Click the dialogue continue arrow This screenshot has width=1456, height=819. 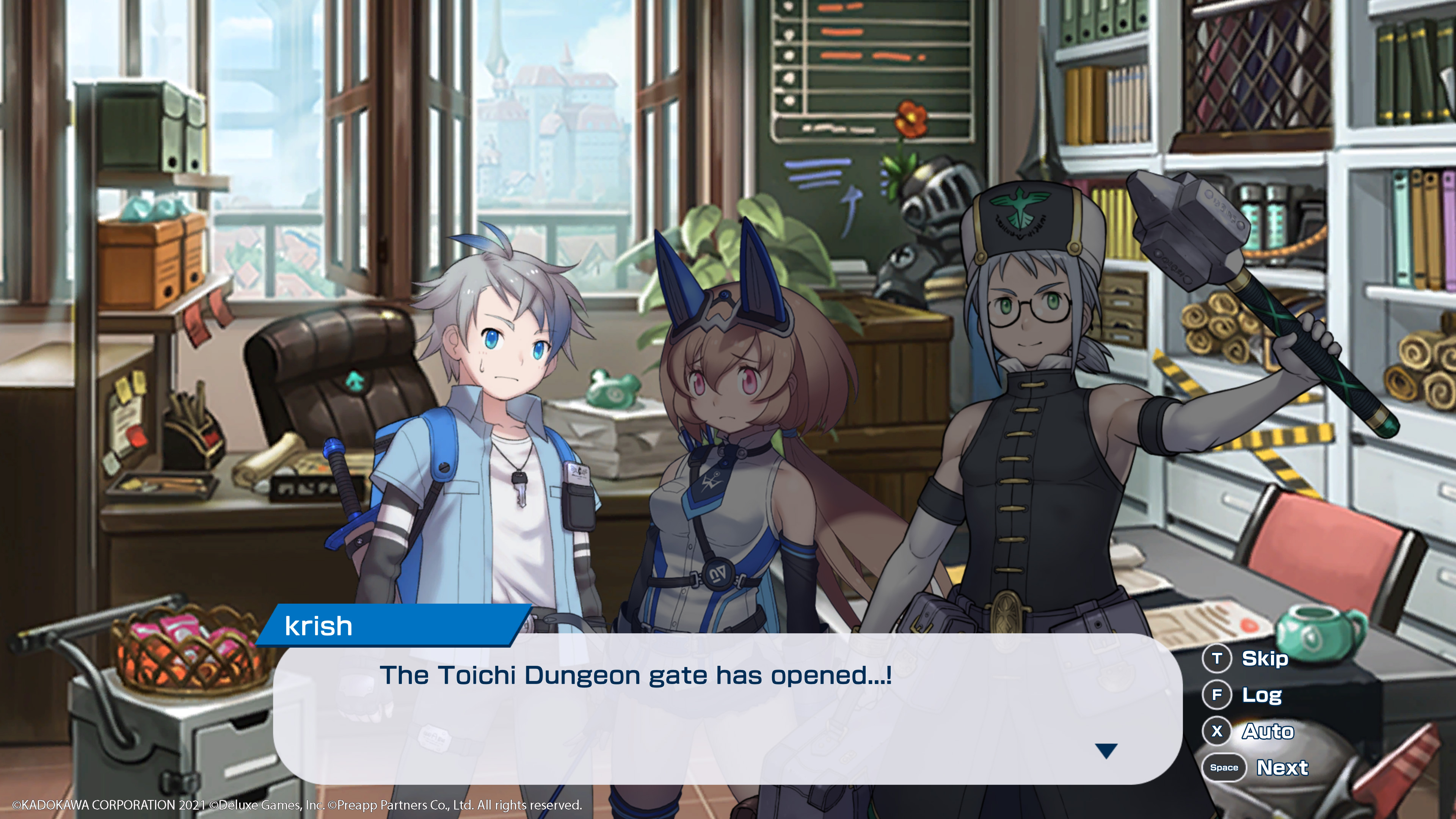coord(1106,751)
